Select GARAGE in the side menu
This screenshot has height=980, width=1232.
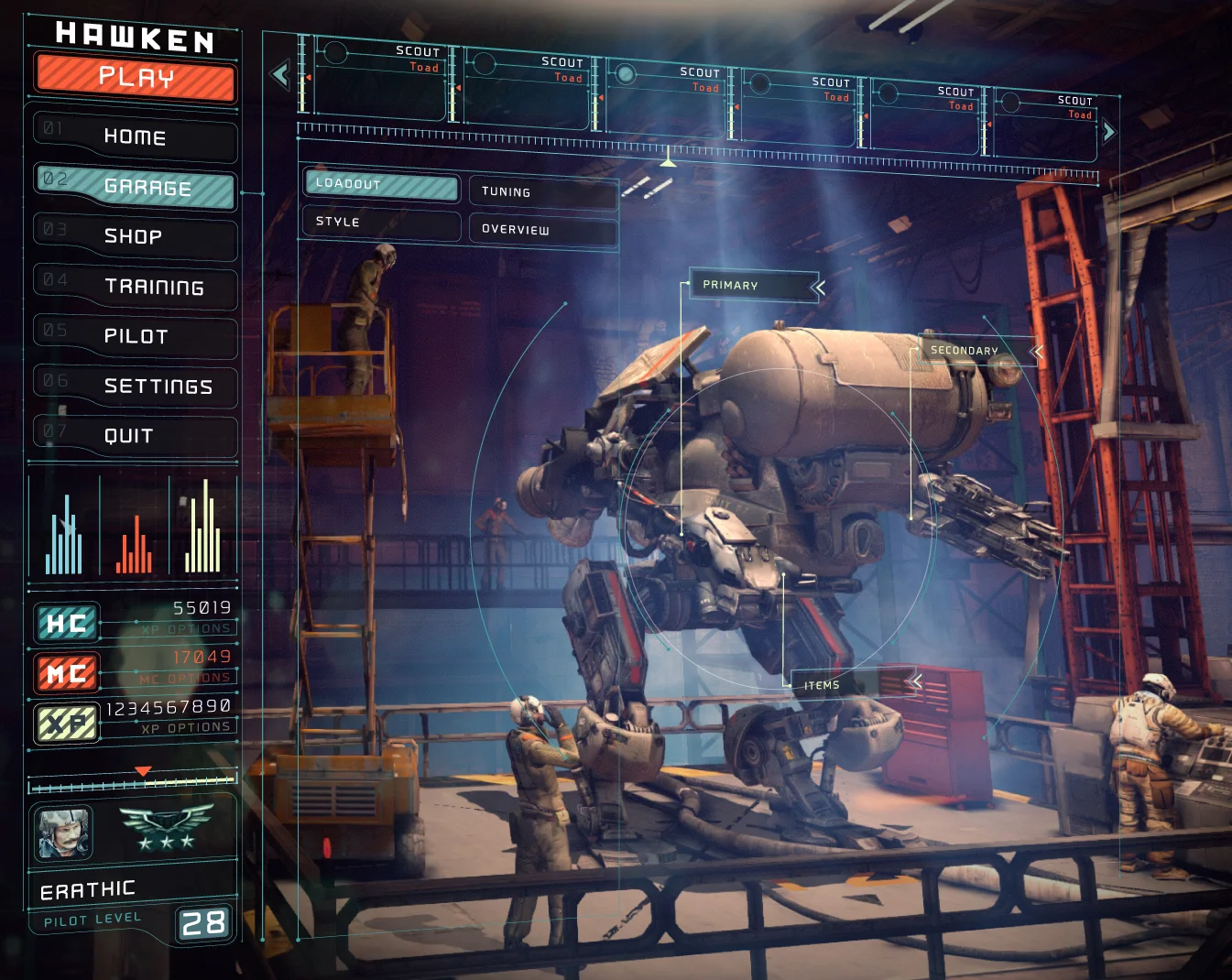[x=136, y=187]
